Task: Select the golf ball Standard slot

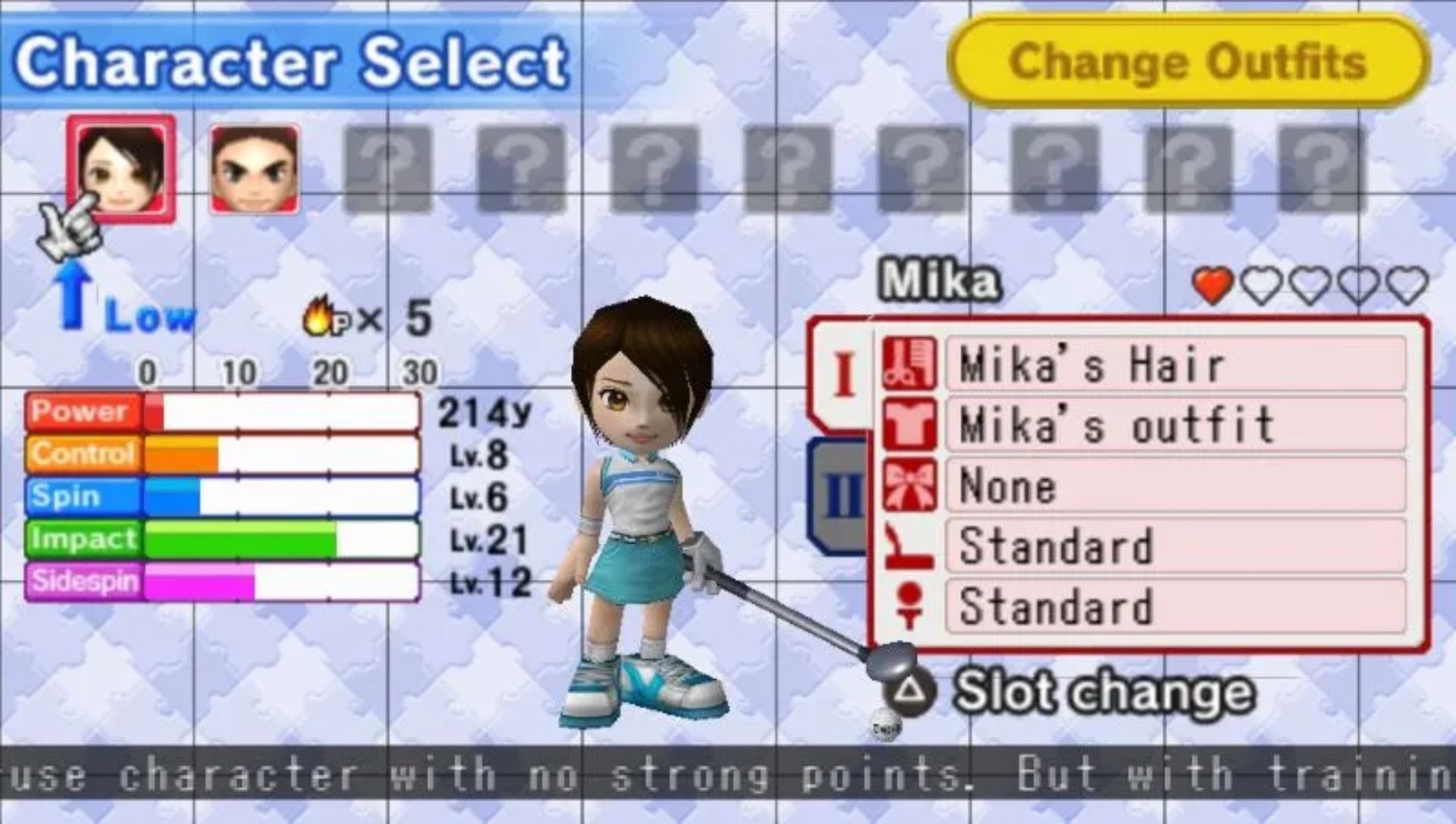Action: click(1175, 606)
